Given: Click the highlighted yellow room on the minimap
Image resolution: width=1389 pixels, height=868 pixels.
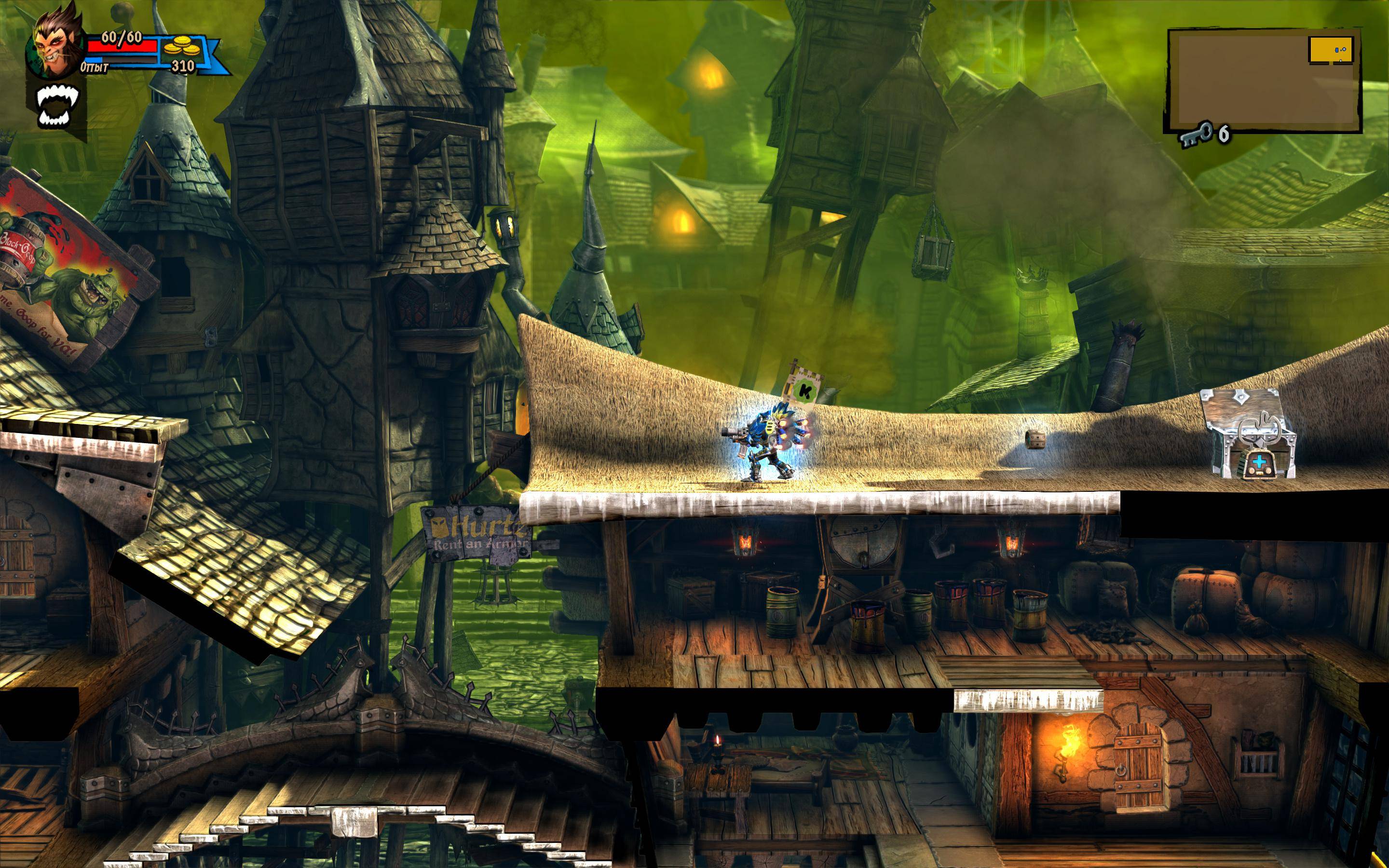Looking at the screenshot, I should click(1331, 49).
